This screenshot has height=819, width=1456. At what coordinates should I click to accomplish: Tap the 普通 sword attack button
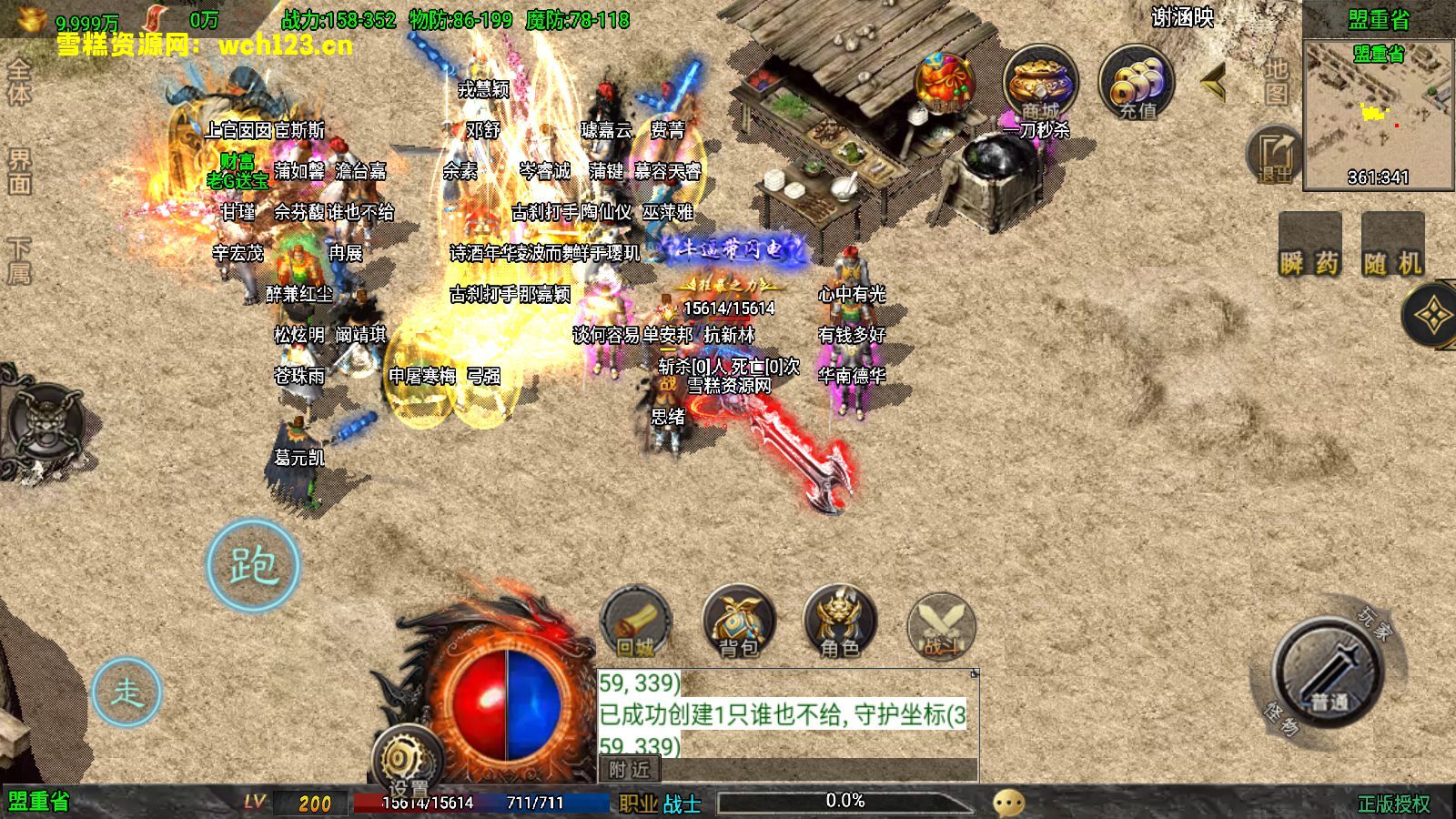click(1328, 673)
